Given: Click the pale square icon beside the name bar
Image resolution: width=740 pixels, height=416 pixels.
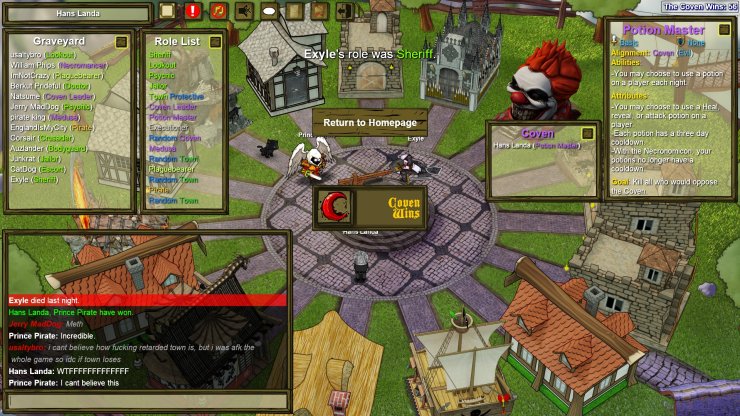Looking at the screenshot, I should (167, 11).
